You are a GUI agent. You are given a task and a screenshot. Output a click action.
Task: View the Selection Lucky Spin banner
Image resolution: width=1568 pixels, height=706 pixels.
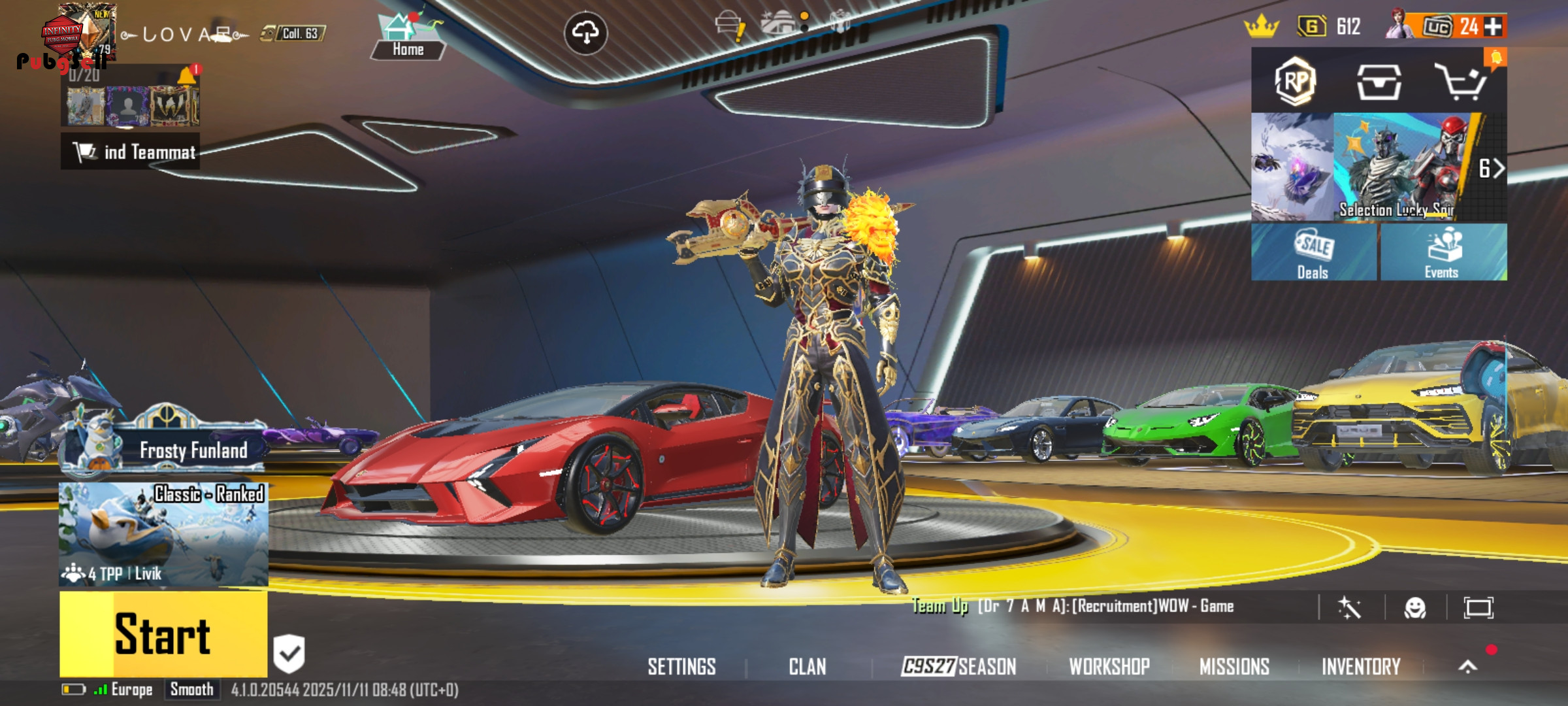1398,167
